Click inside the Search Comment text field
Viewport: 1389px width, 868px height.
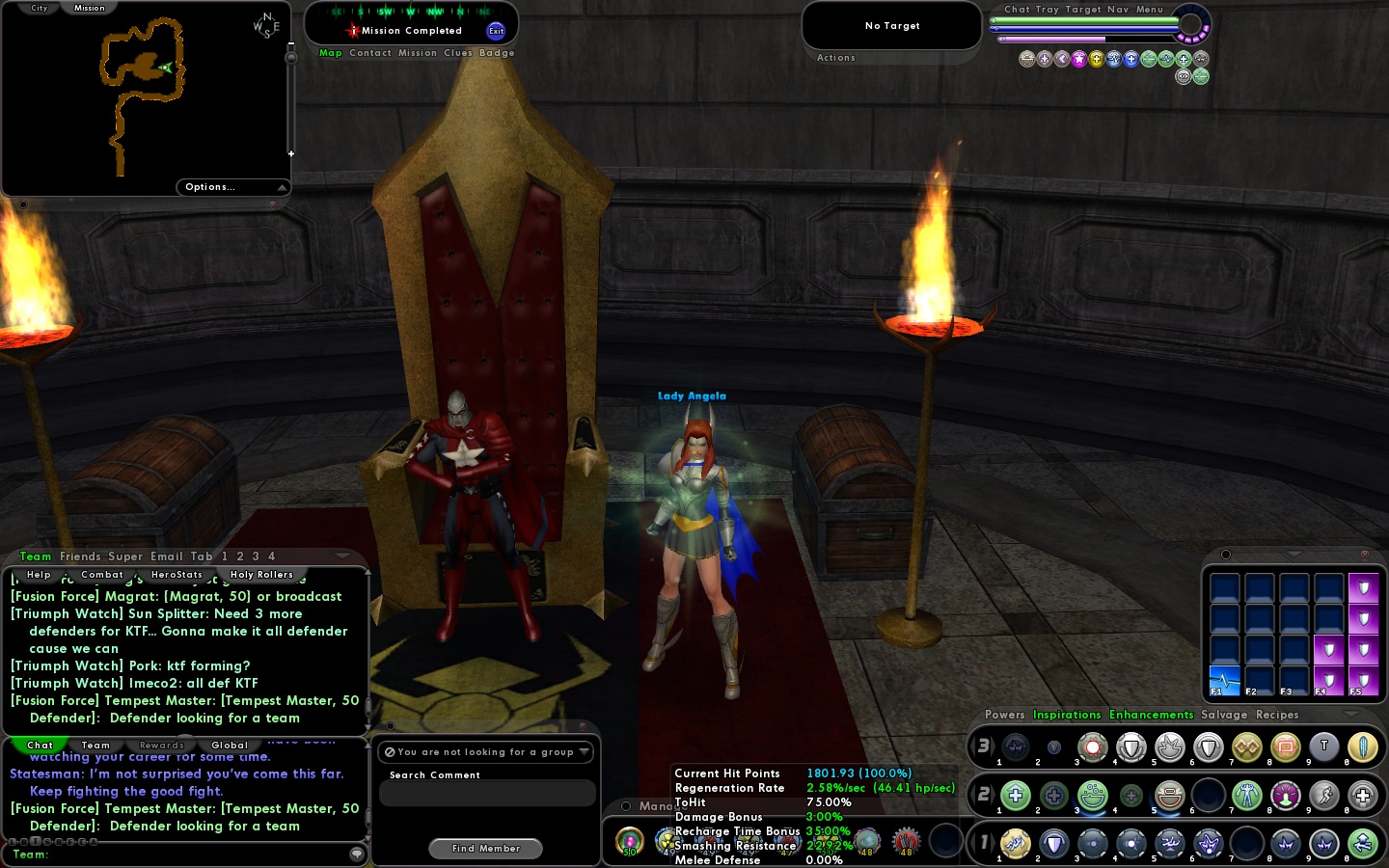pos(485,793)
